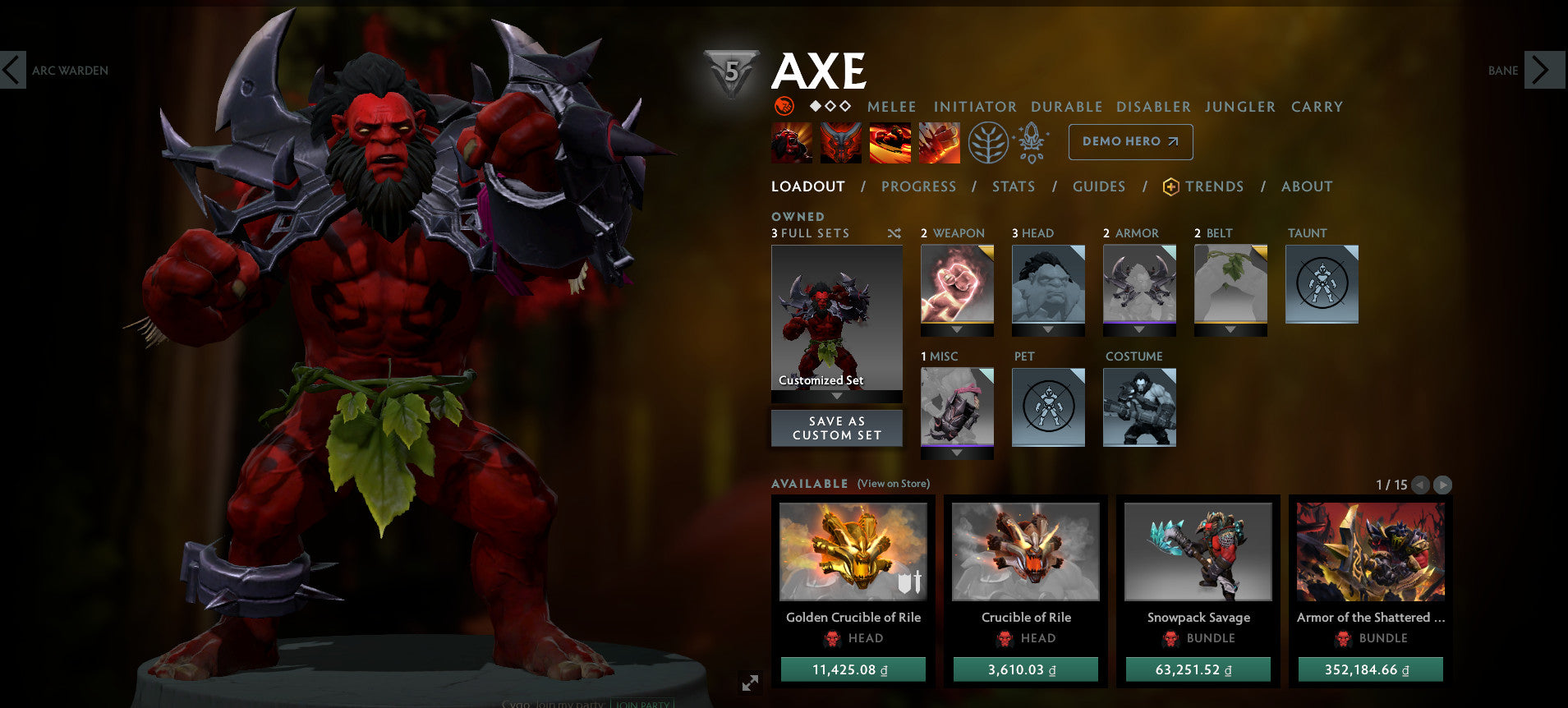The width and height of the screenshot is (1568, 708).
Task: Open the Battle Hunger ability icon
Action: (840, 142)
